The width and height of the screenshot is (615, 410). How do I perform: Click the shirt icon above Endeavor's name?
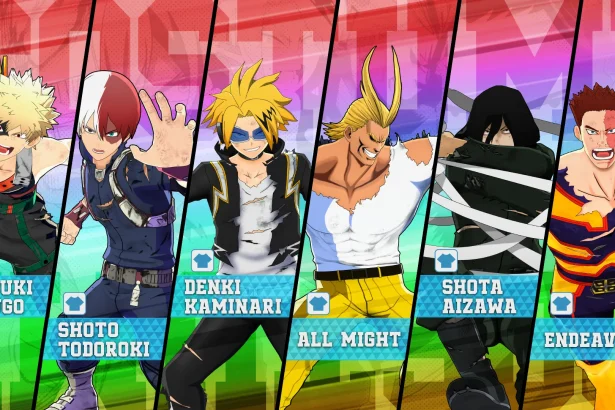[561, 303]
